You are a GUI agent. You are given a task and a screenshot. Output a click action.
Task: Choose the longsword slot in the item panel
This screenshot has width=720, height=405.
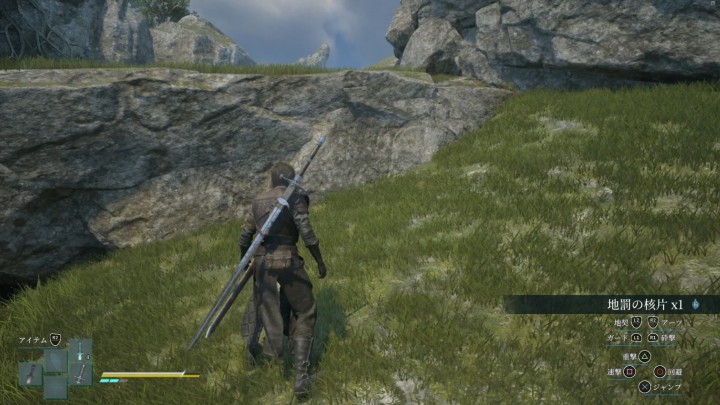[80, 374]
